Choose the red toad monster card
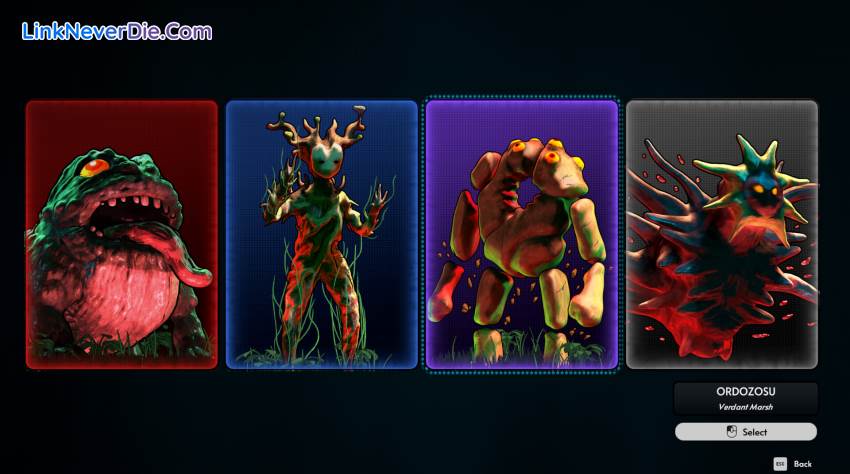This screenshot has height=474, width=850. click(121, 234)
